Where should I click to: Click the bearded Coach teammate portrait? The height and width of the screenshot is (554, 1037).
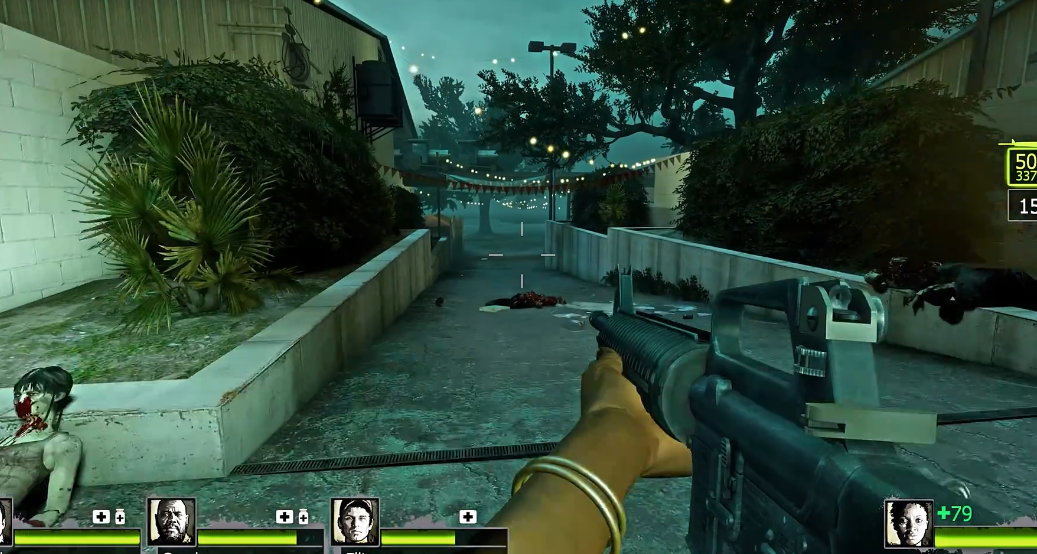pos(171,521)
